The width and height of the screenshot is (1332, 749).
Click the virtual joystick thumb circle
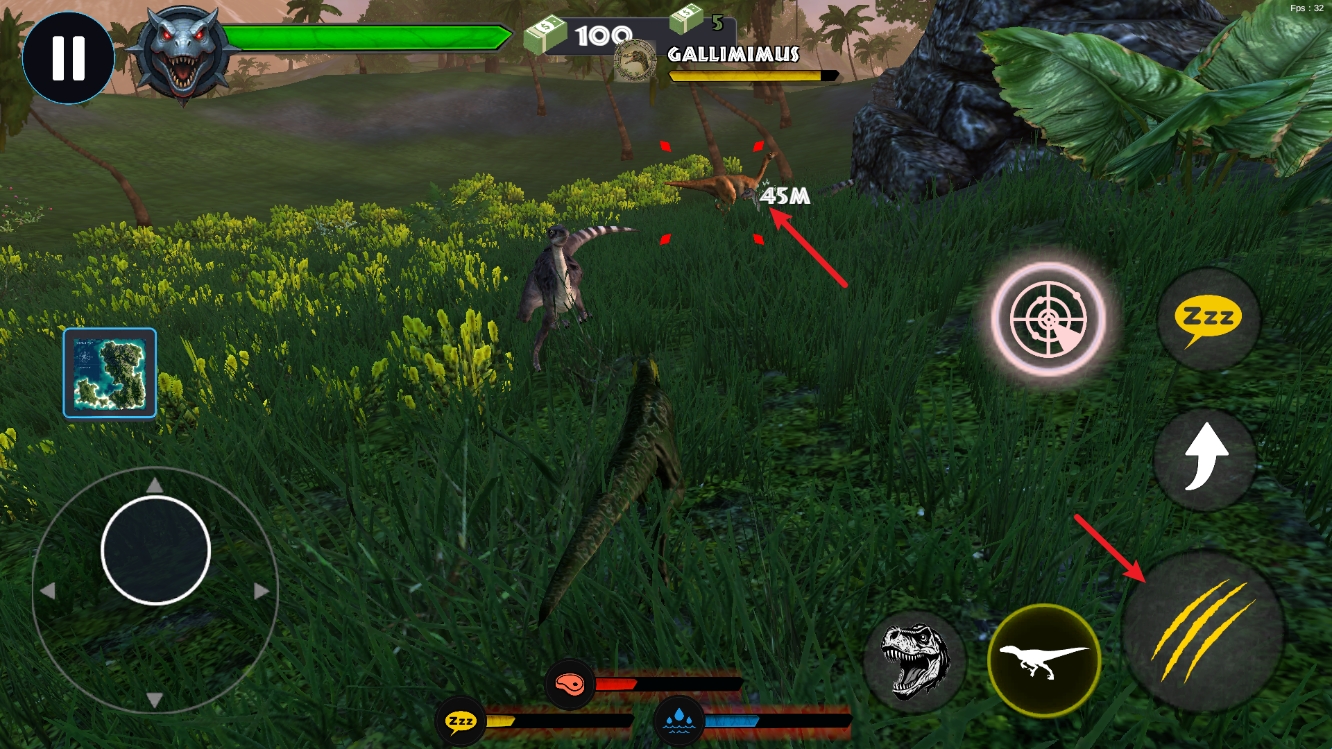155,550
